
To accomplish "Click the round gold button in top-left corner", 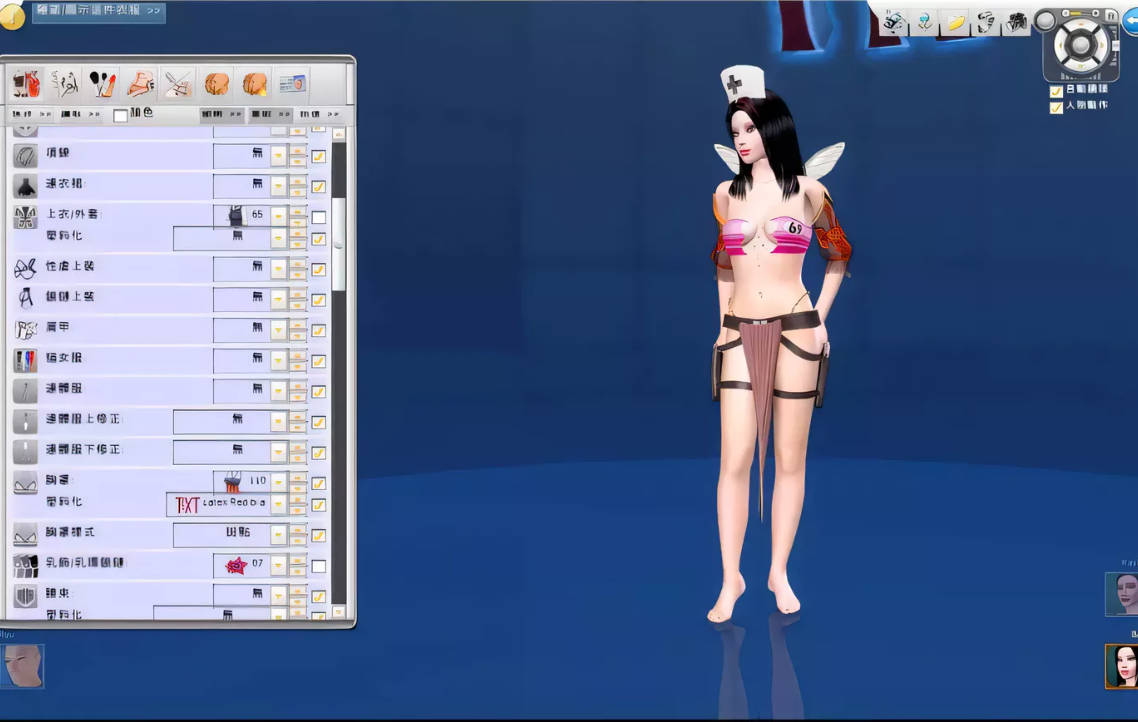I will [x=12, y=15].
